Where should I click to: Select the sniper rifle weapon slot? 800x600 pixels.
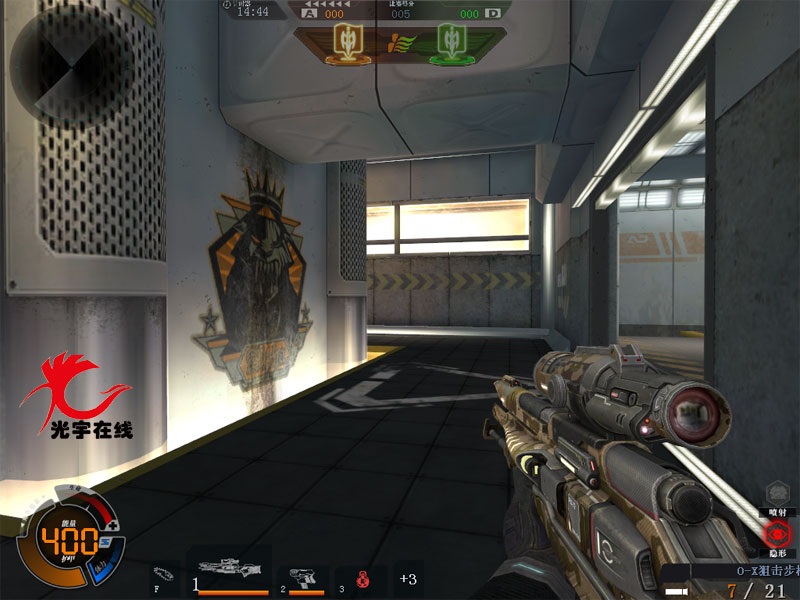tap(230, 577)
